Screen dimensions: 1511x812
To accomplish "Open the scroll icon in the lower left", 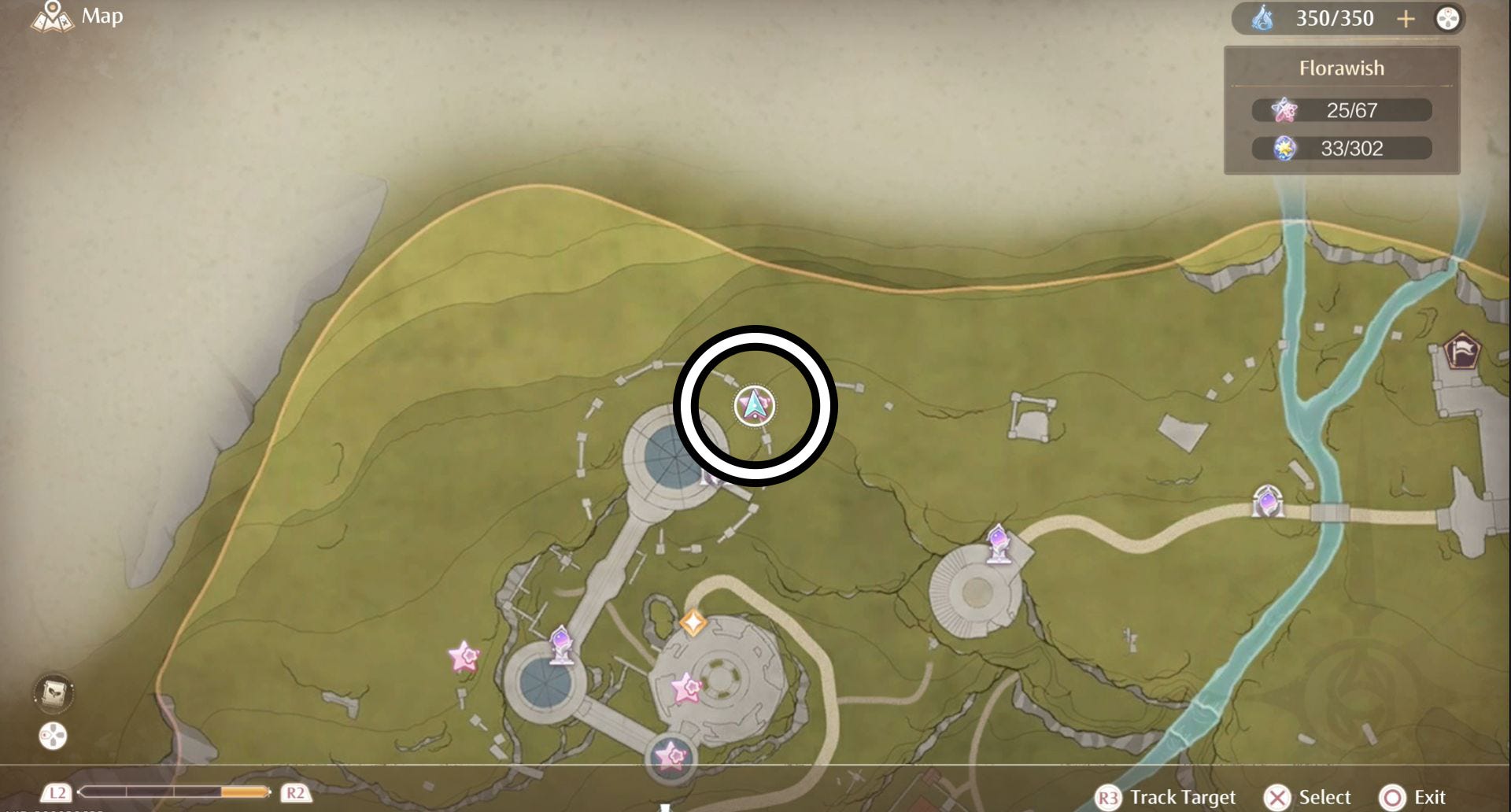I will pos(54,692).
